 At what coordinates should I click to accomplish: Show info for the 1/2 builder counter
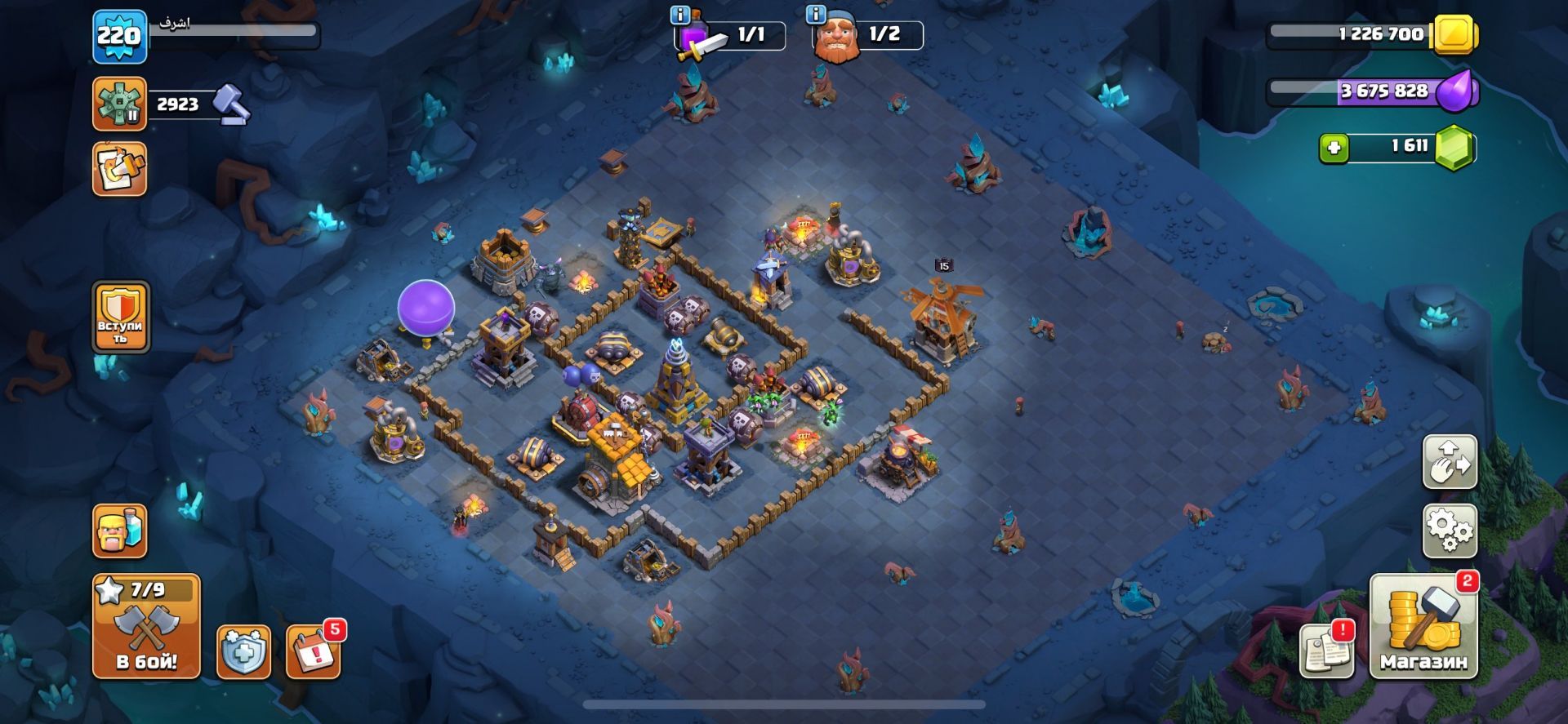coord(816,15)
